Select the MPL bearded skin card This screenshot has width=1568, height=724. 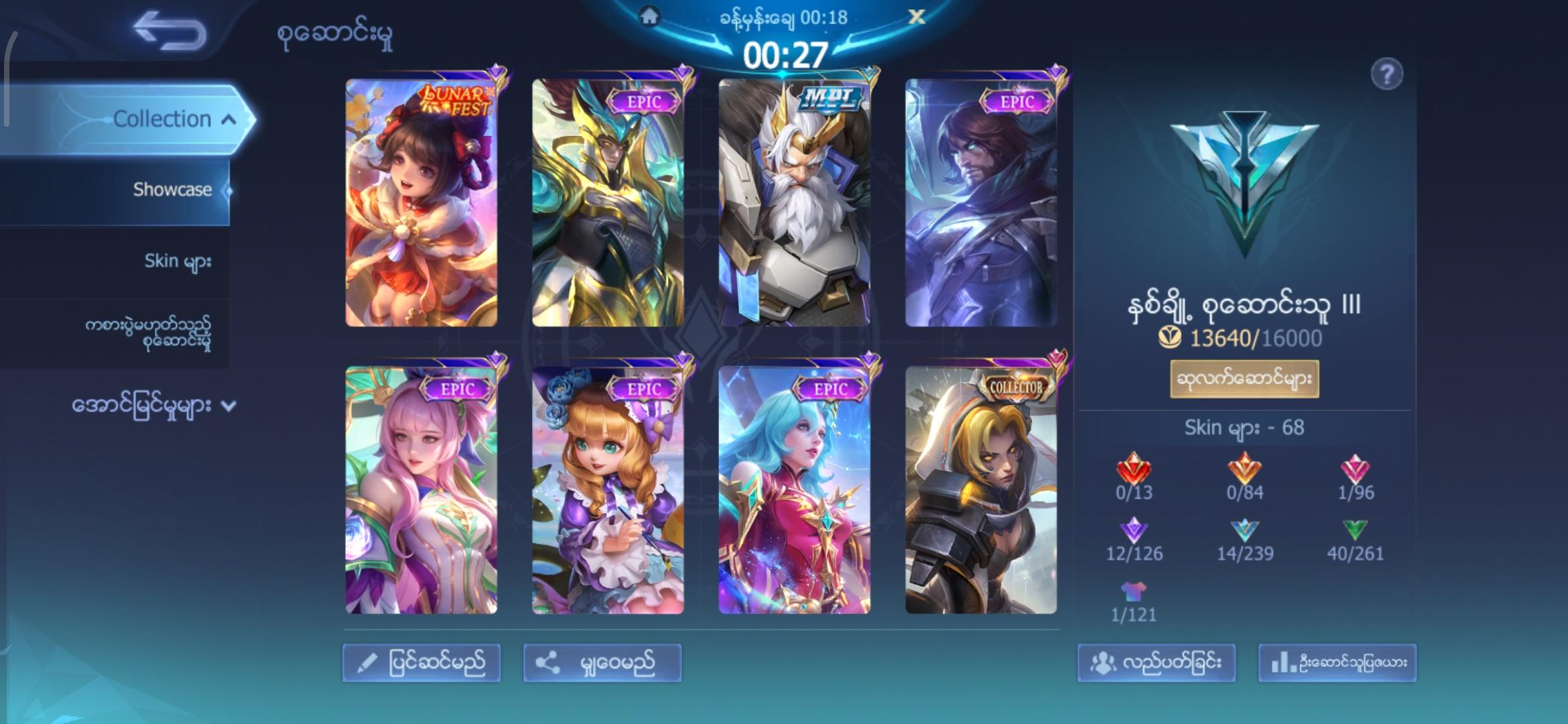(794, 202)
